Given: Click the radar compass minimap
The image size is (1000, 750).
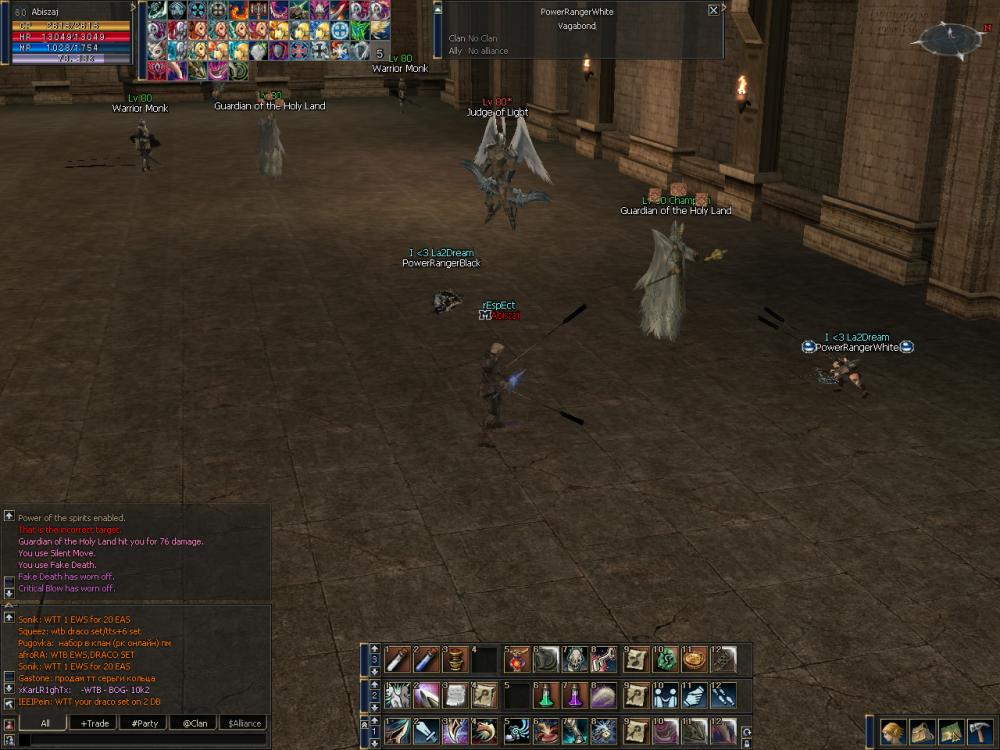Looking at the screenshot, I should coord(951,40).
